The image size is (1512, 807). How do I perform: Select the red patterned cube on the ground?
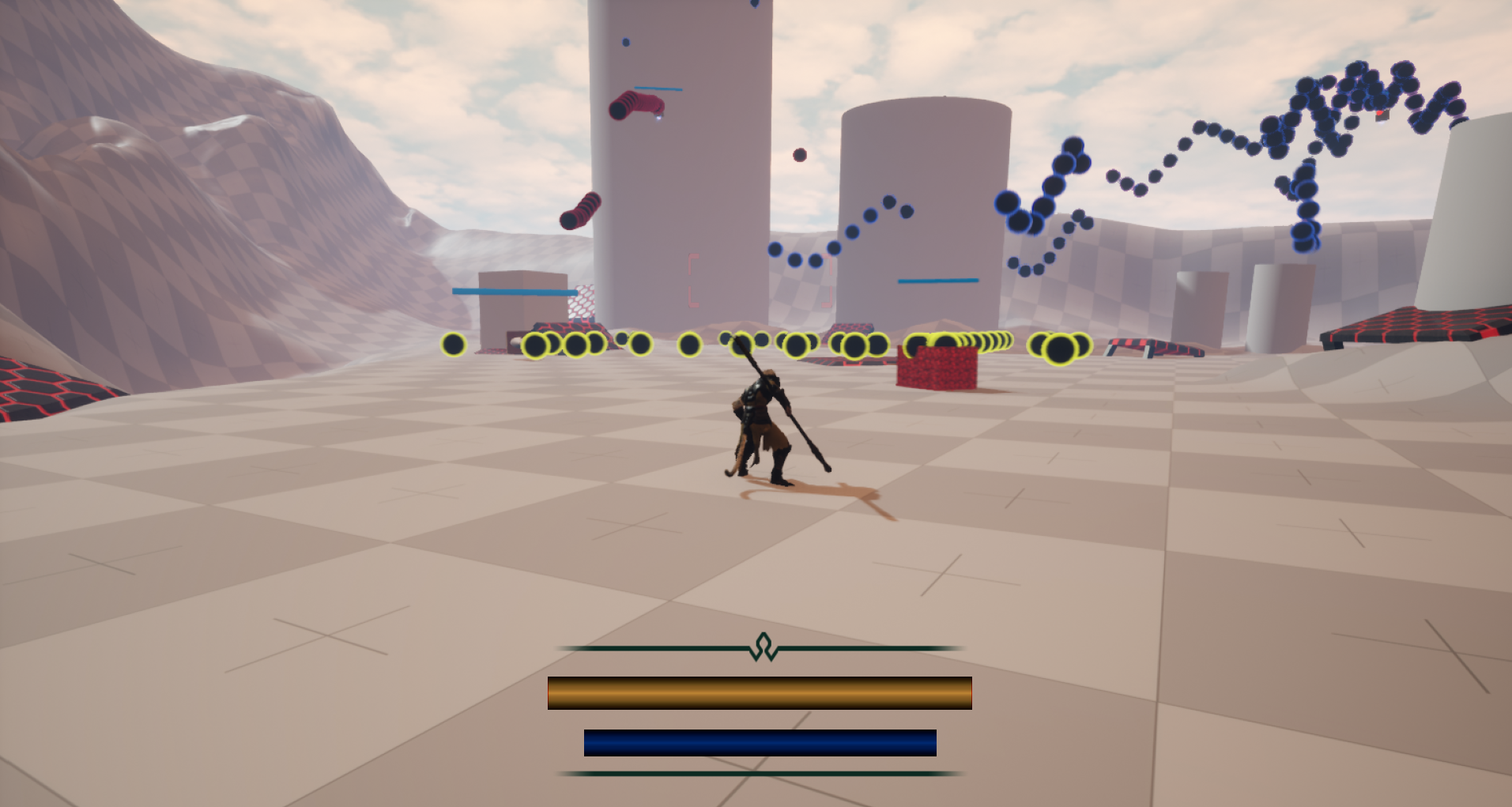[937, 371]
